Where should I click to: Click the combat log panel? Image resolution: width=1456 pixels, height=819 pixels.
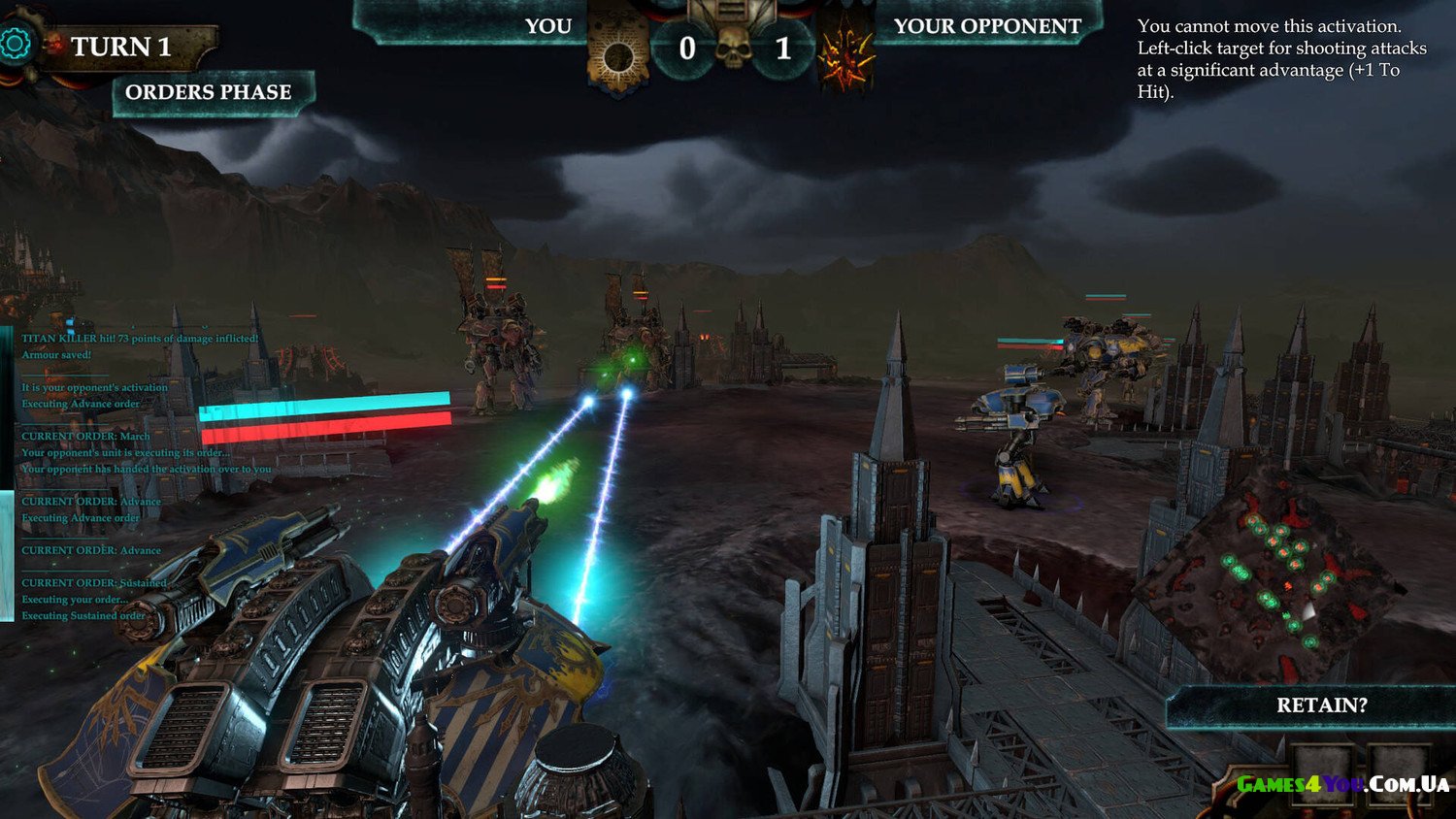tap(136, 475)
